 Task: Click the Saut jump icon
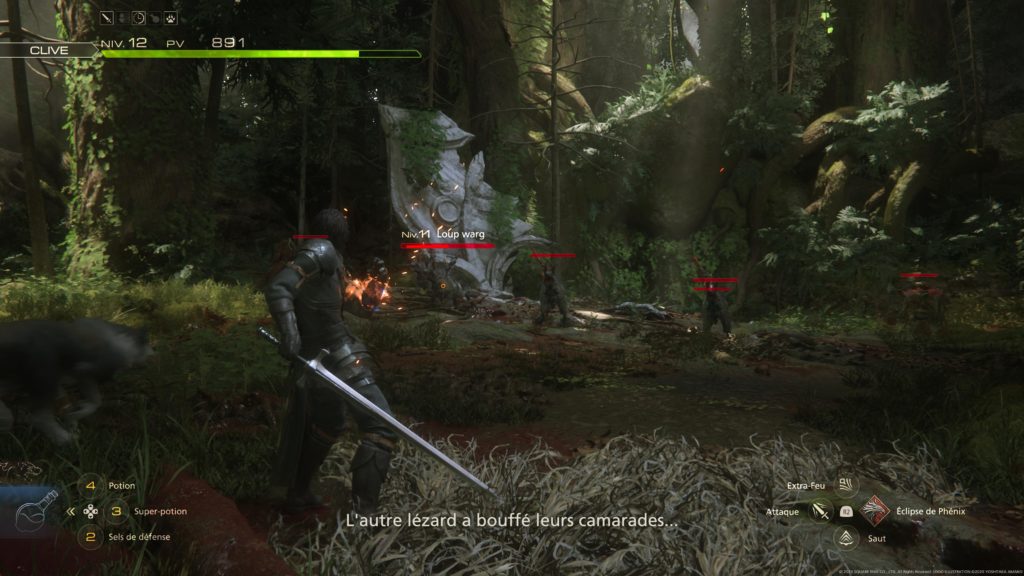click(x=847, y=538)
